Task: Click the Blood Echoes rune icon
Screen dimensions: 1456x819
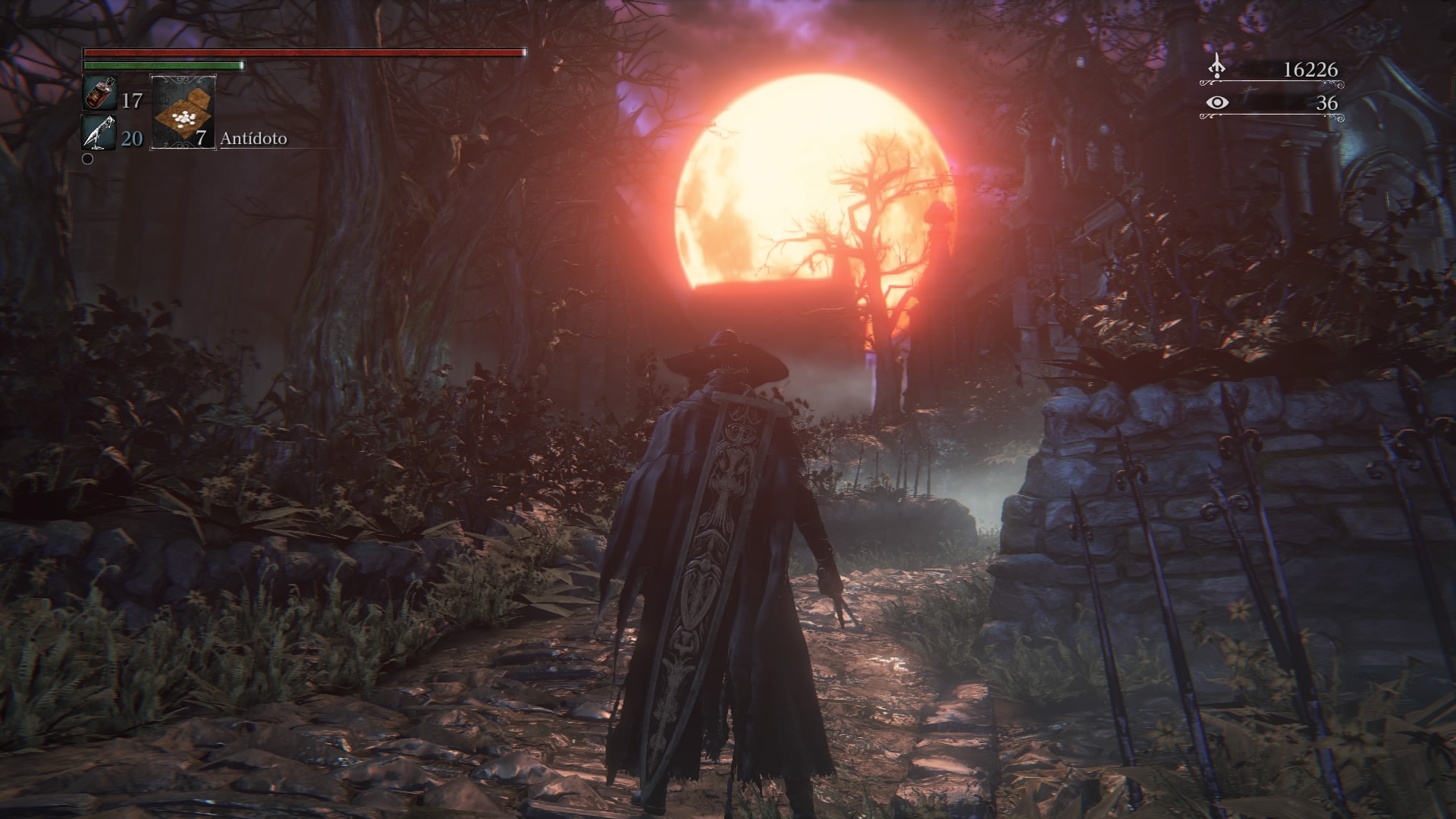Action: point(1216,67)
